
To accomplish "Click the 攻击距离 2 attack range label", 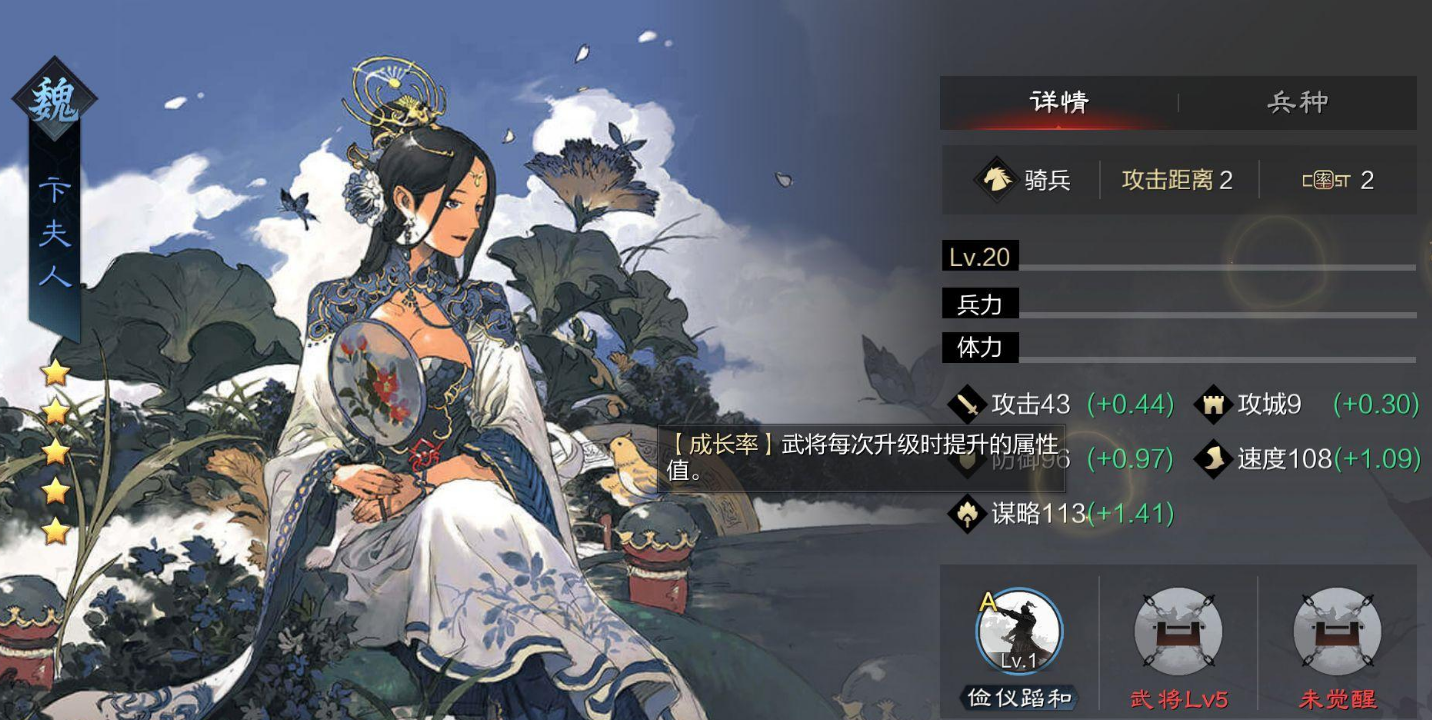I will 1178,180.
